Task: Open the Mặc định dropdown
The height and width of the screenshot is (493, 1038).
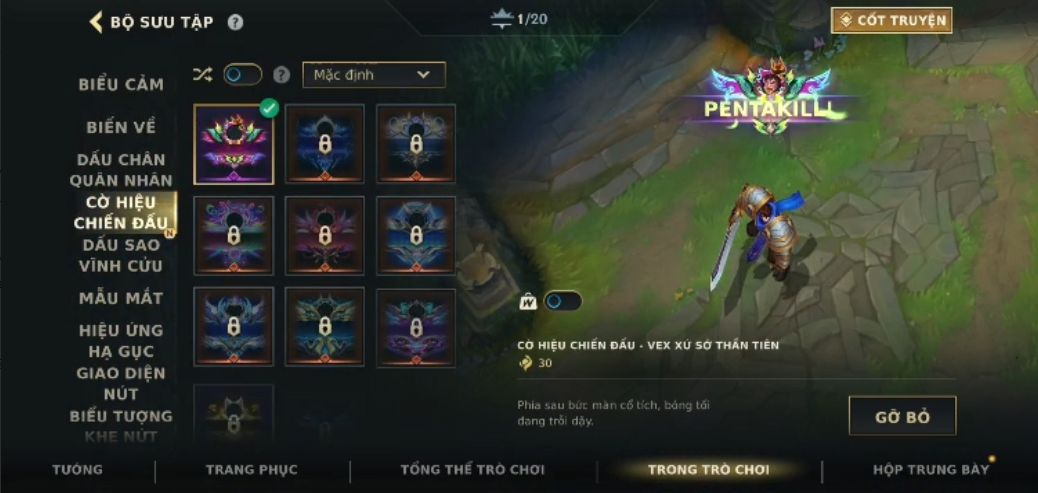Action: pyautogui.click(x=373, y=75)
